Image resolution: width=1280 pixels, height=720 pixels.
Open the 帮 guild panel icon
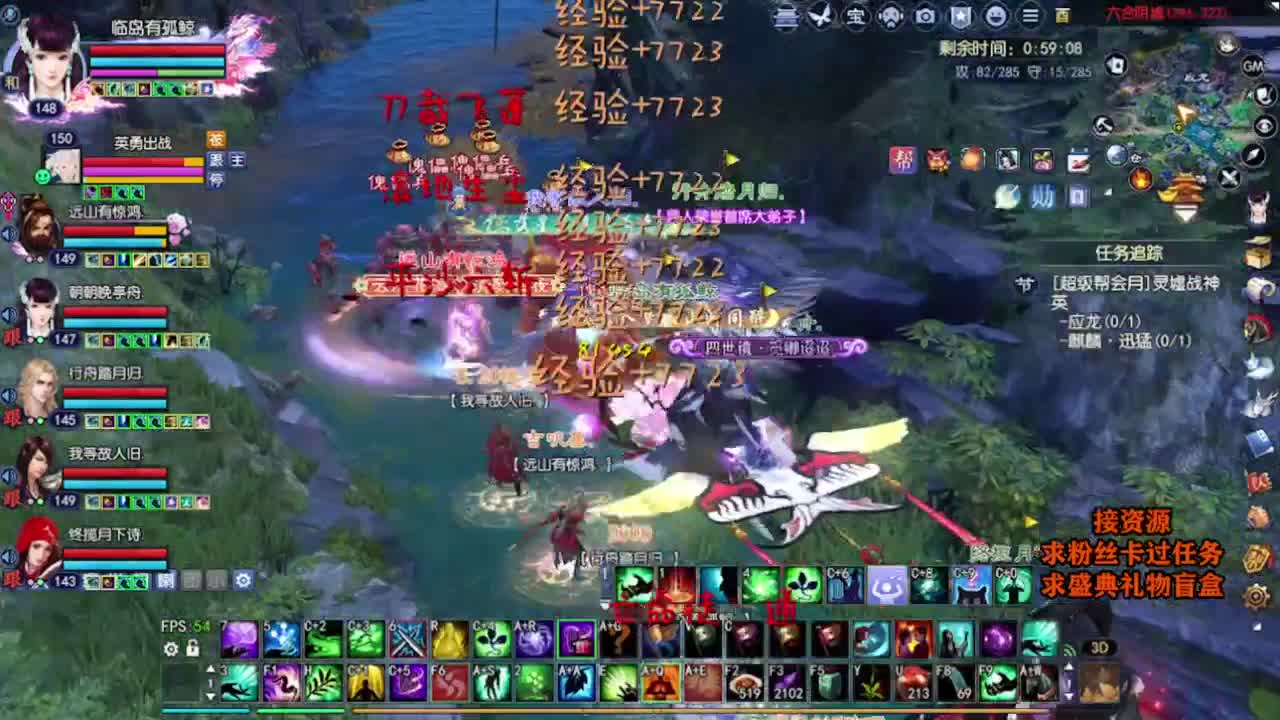902,161
